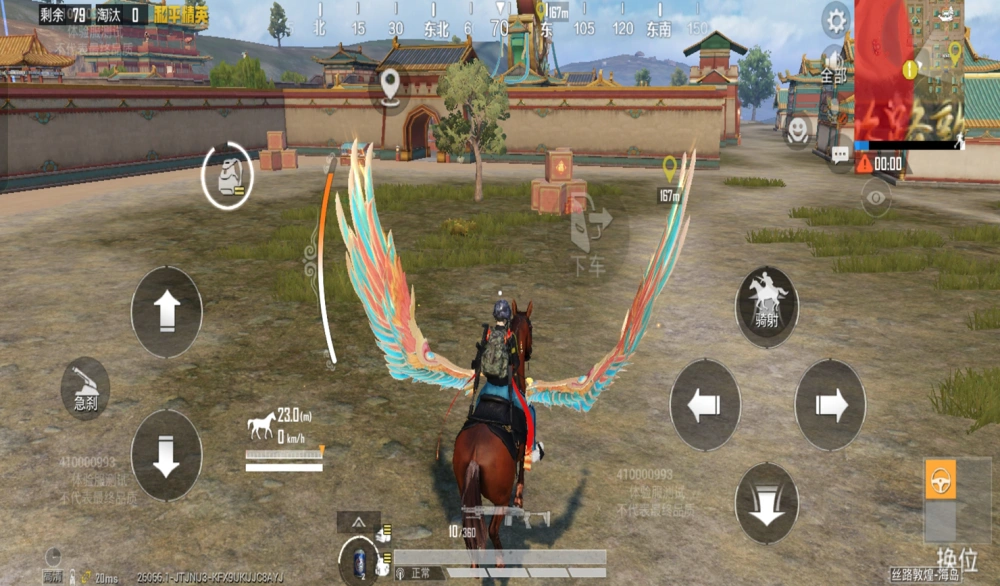
Task: Tap the backward down-arrow control
Action: click(x=166, y=455)
